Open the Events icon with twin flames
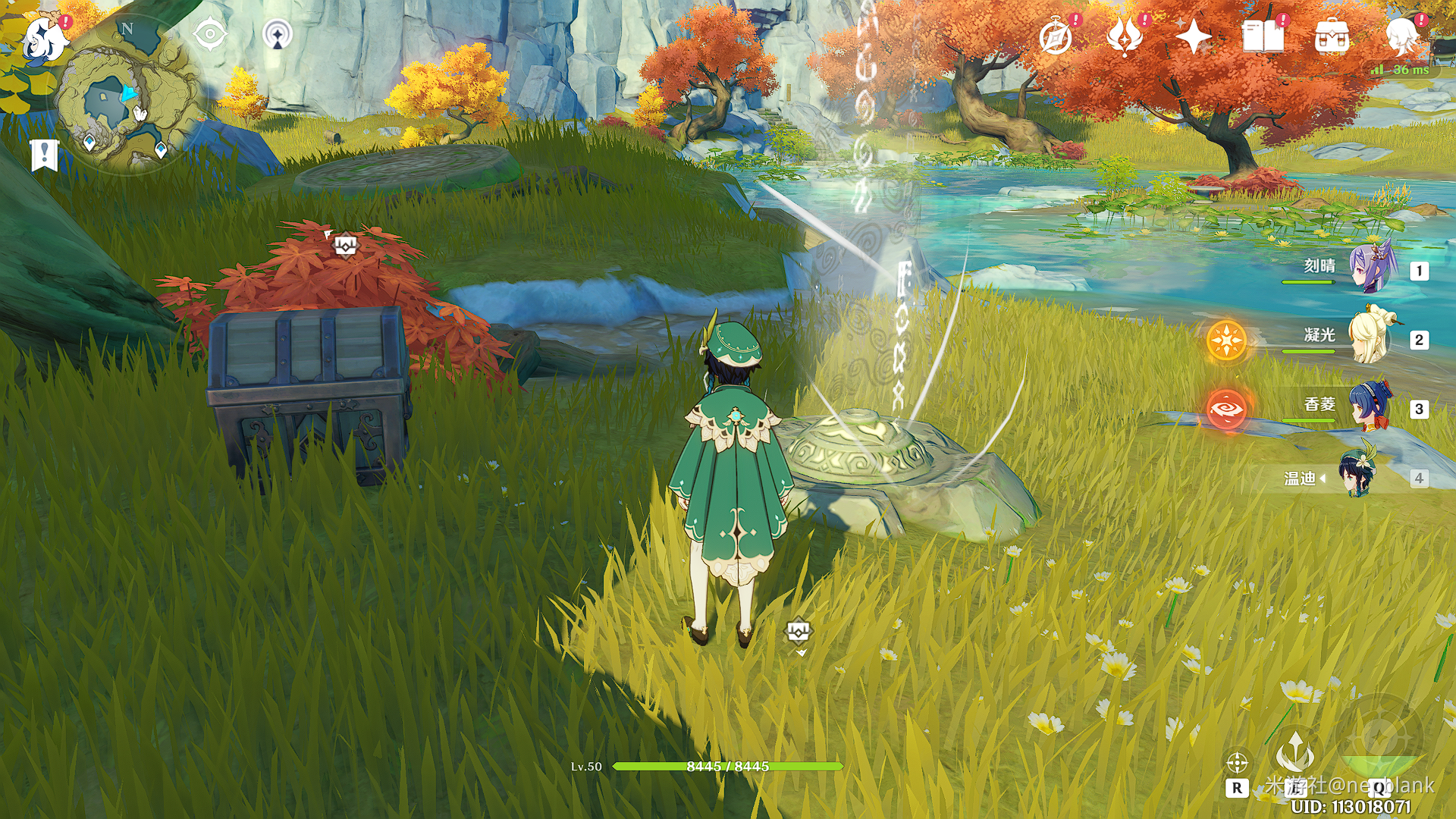Screen dimensions: 1456x819 [x=1125, y=36]
